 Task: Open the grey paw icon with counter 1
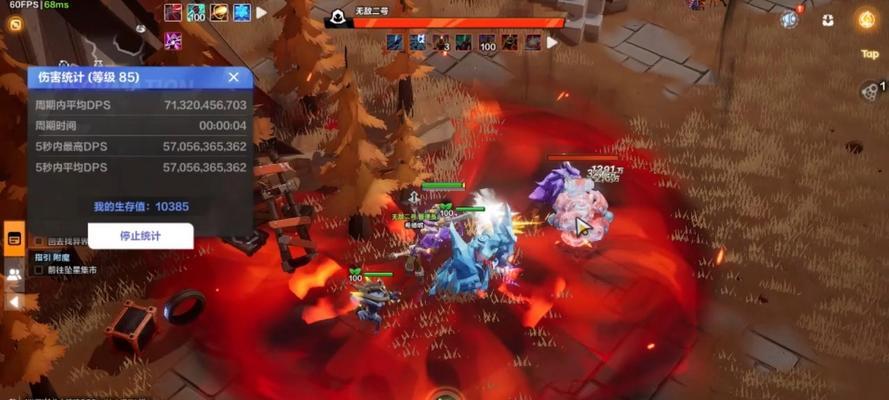tap(868, 90)
